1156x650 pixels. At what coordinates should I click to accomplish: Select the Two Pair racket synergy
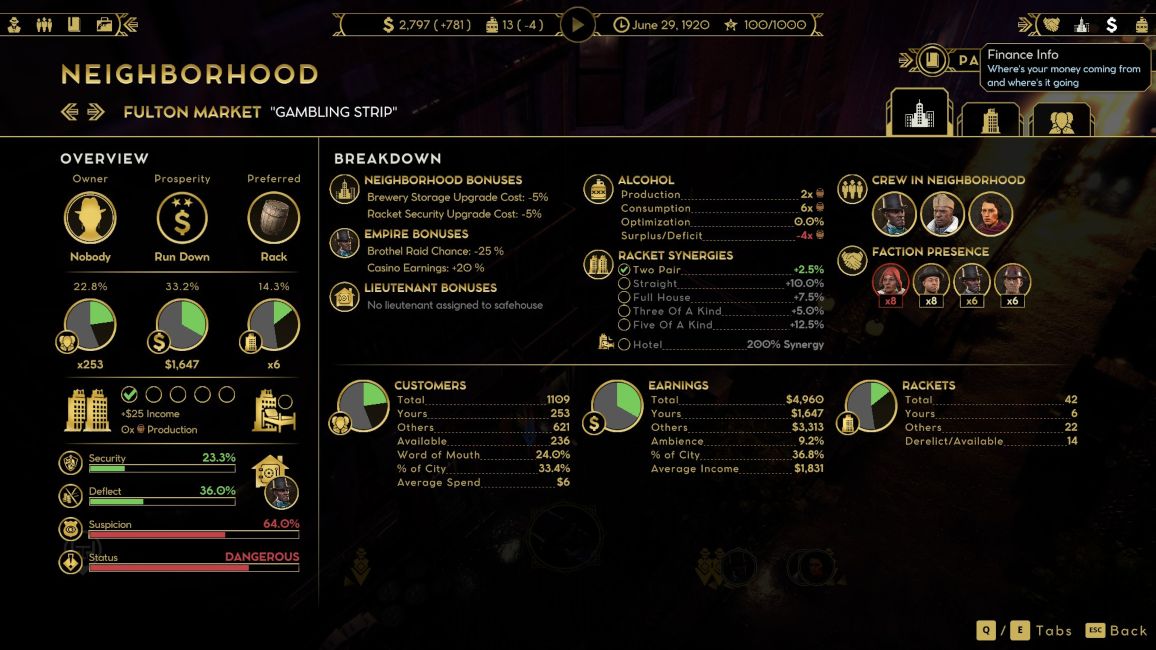click(624, 270)
